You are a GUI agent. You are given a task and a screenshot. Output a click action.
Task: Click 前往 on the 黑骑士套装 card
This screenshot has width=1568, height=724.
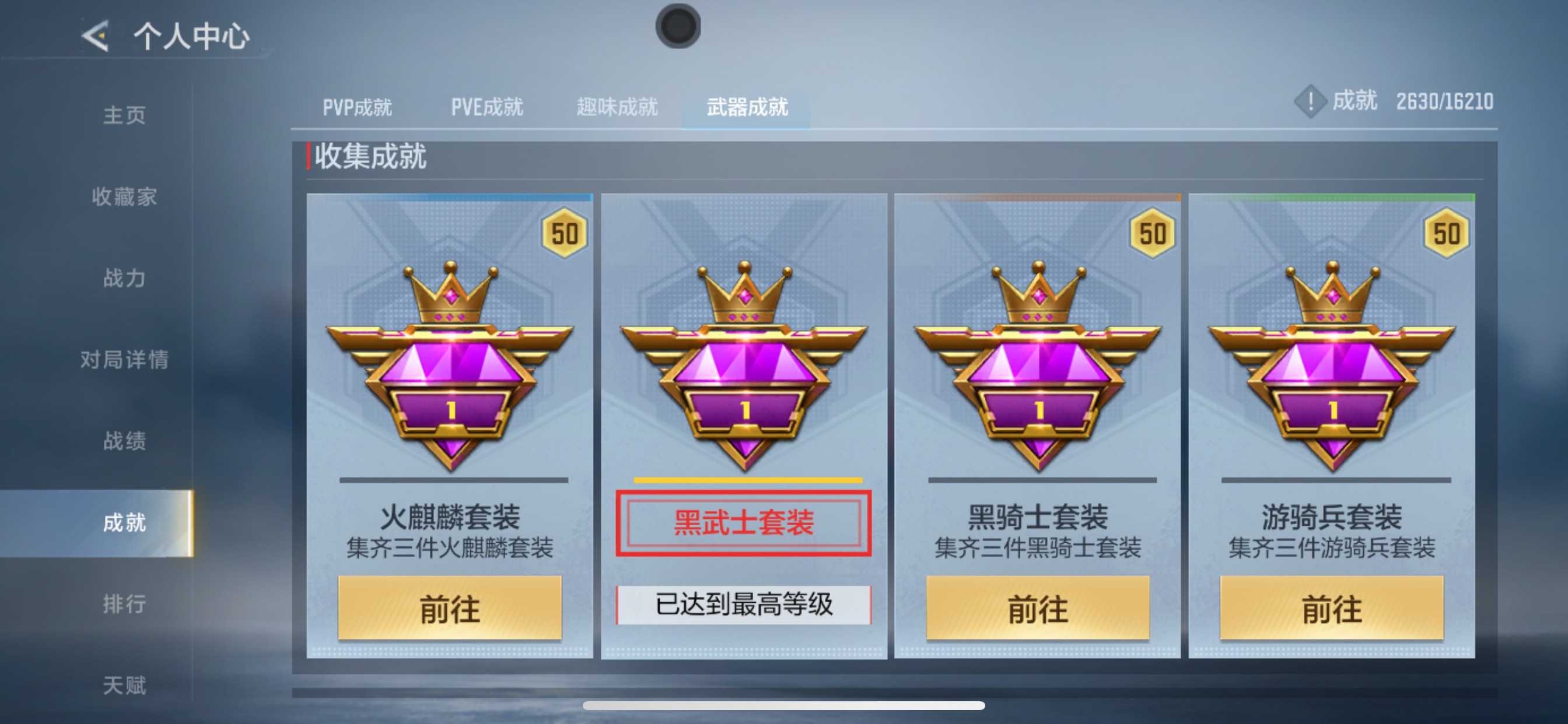tap(1040, 608)
